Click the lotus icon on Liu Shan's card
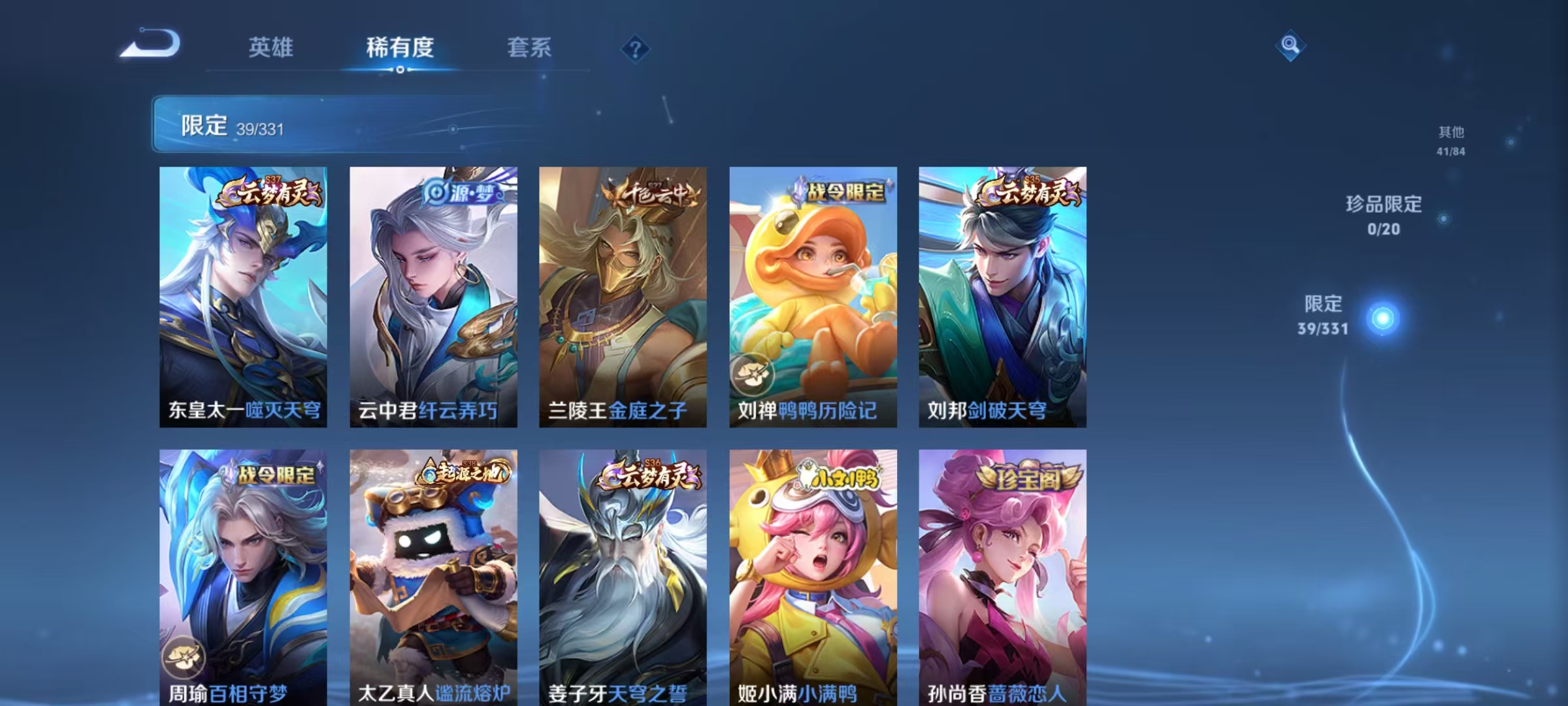1568x706 pixels. click(x=752, y=374)
